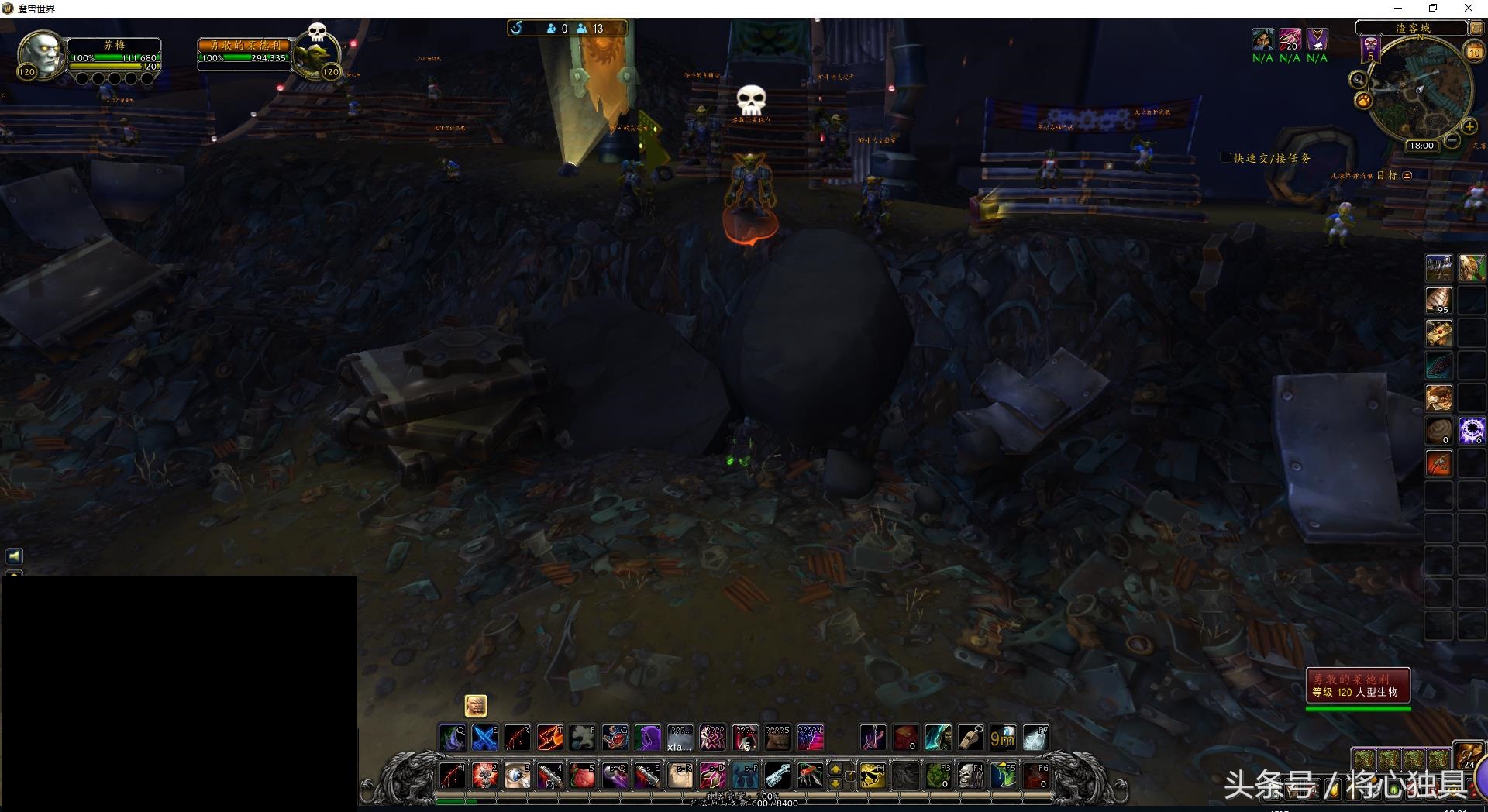Activate the crossed blue swords ability
The image size is (1488, 812).
pyautogui.click(x=485, y=738)
